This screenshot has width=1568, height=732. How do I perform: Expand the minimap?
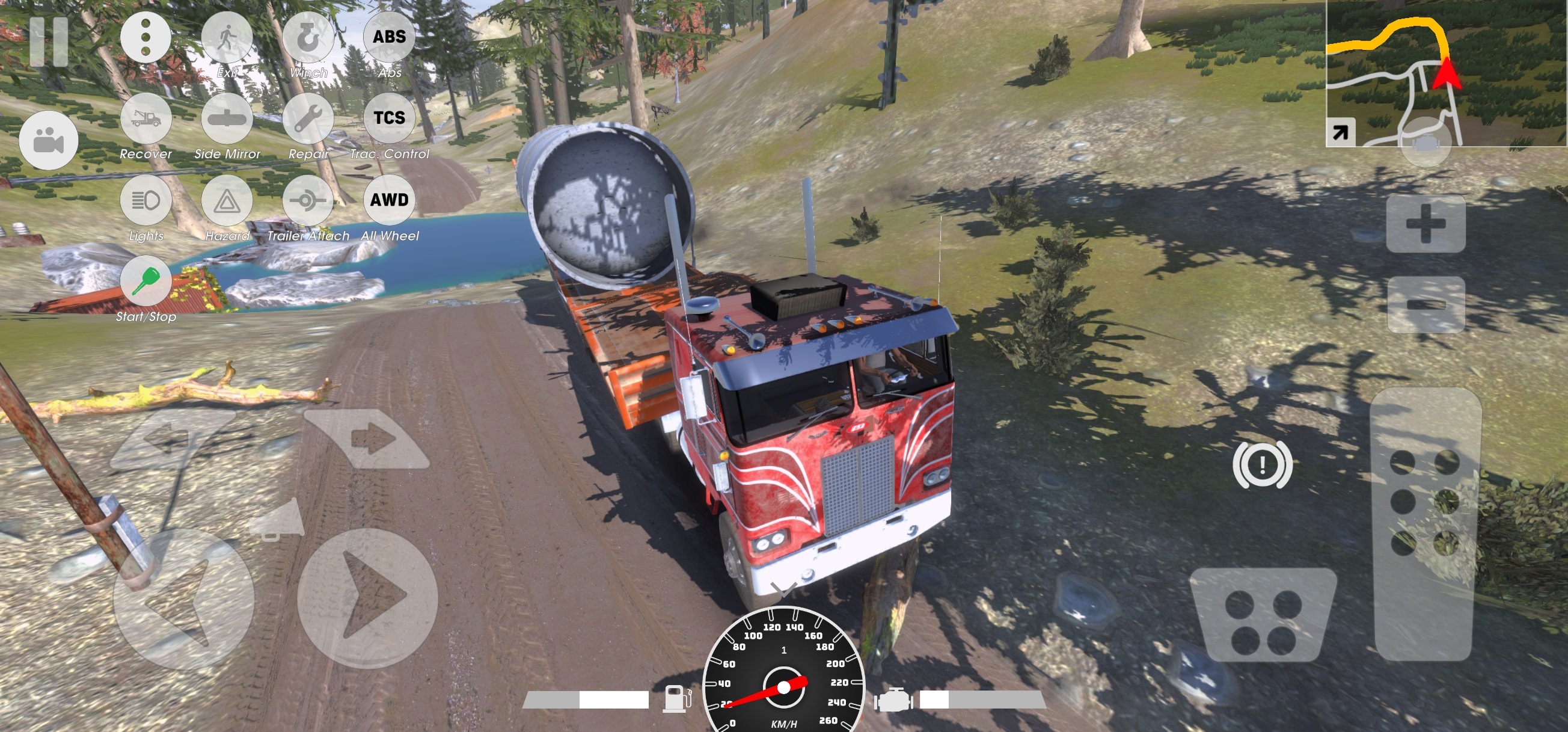pyautogui.click(x=1340, y=132)
